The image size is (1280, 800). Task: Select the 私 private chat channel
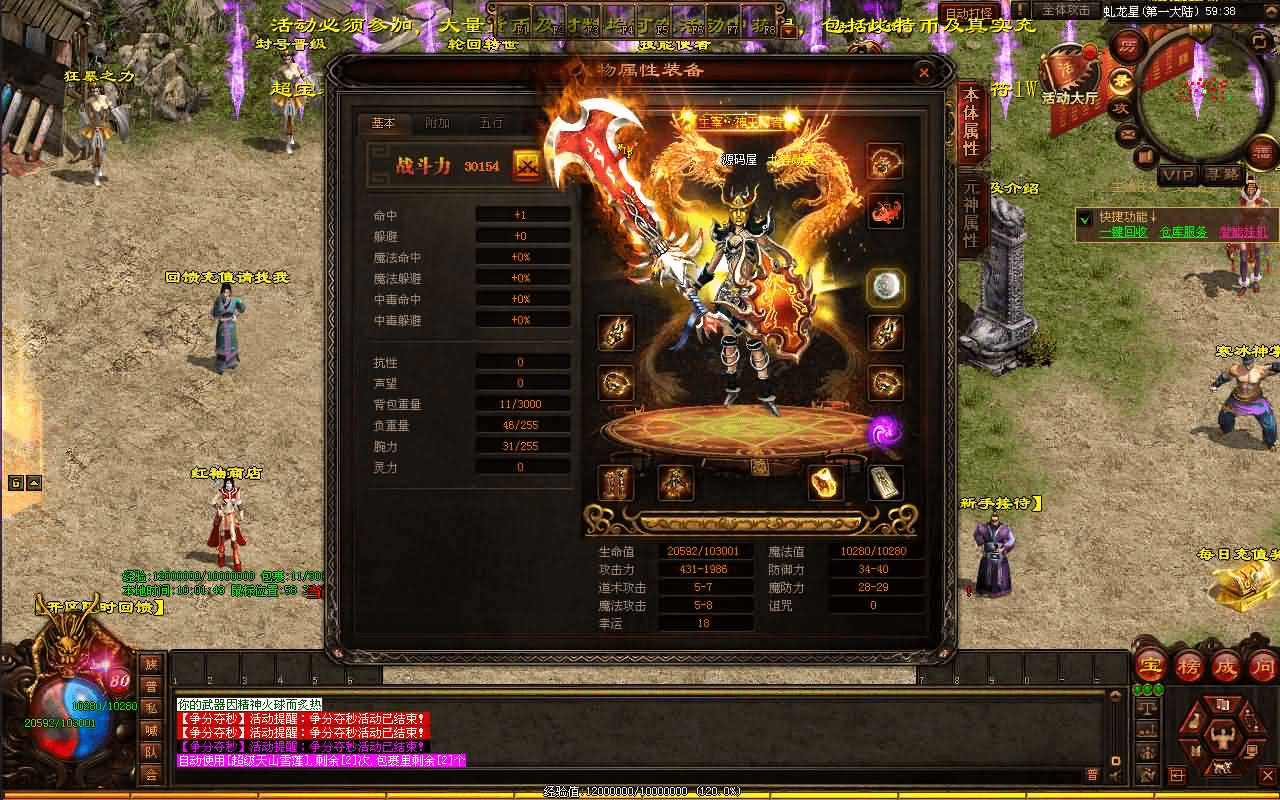pyautogui.click(x=150, y=708)
